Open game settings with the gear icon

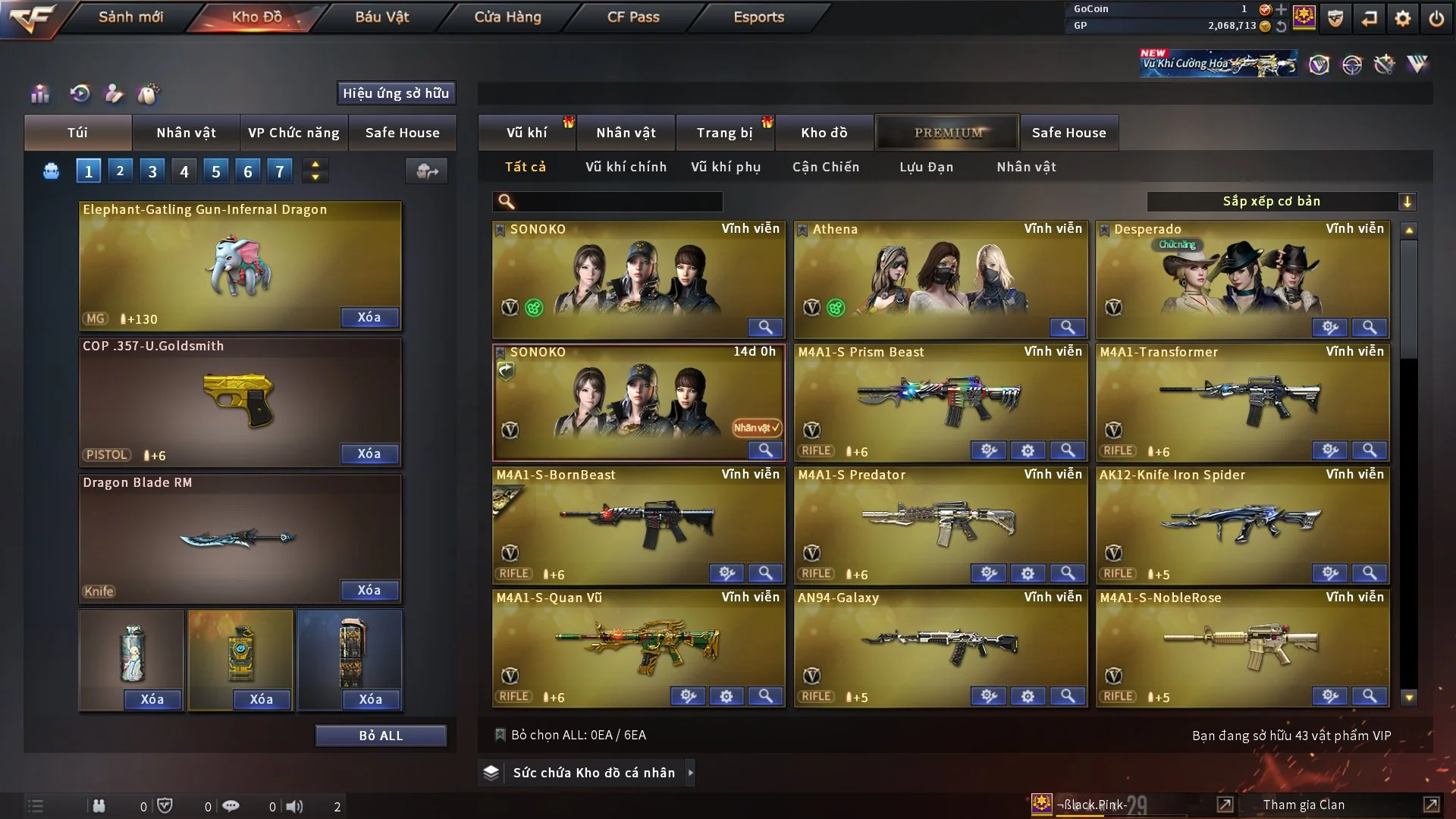1404,17
